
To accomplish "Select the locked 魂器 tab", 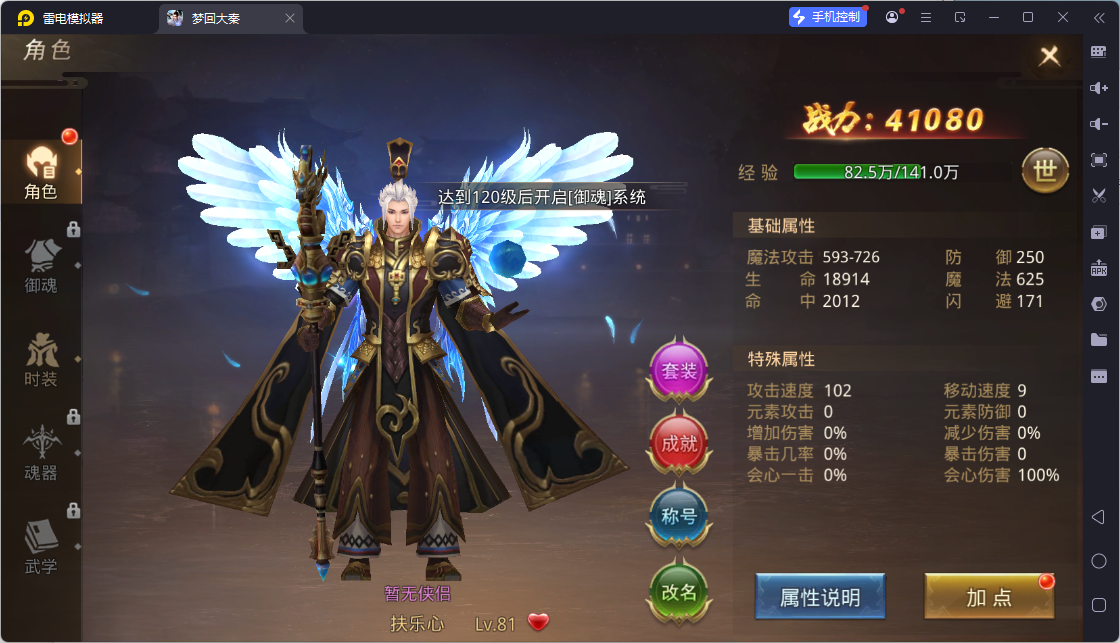I will (x=41, y=452).
